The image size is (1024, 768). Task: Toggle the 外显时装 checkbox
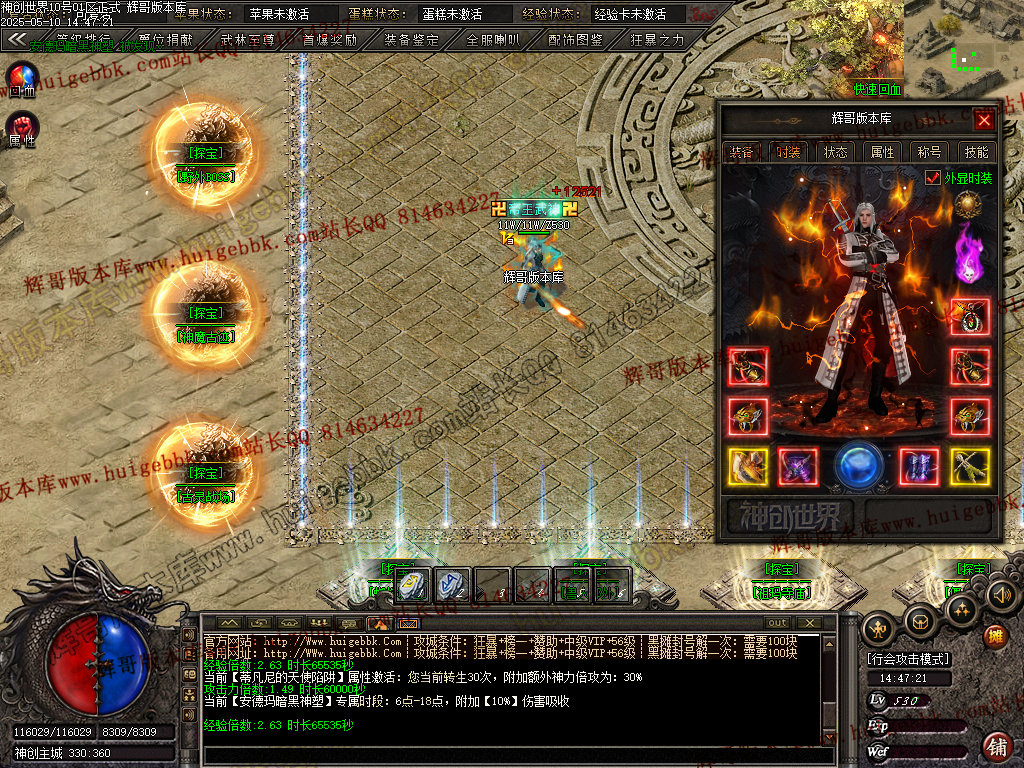point(933,178)
